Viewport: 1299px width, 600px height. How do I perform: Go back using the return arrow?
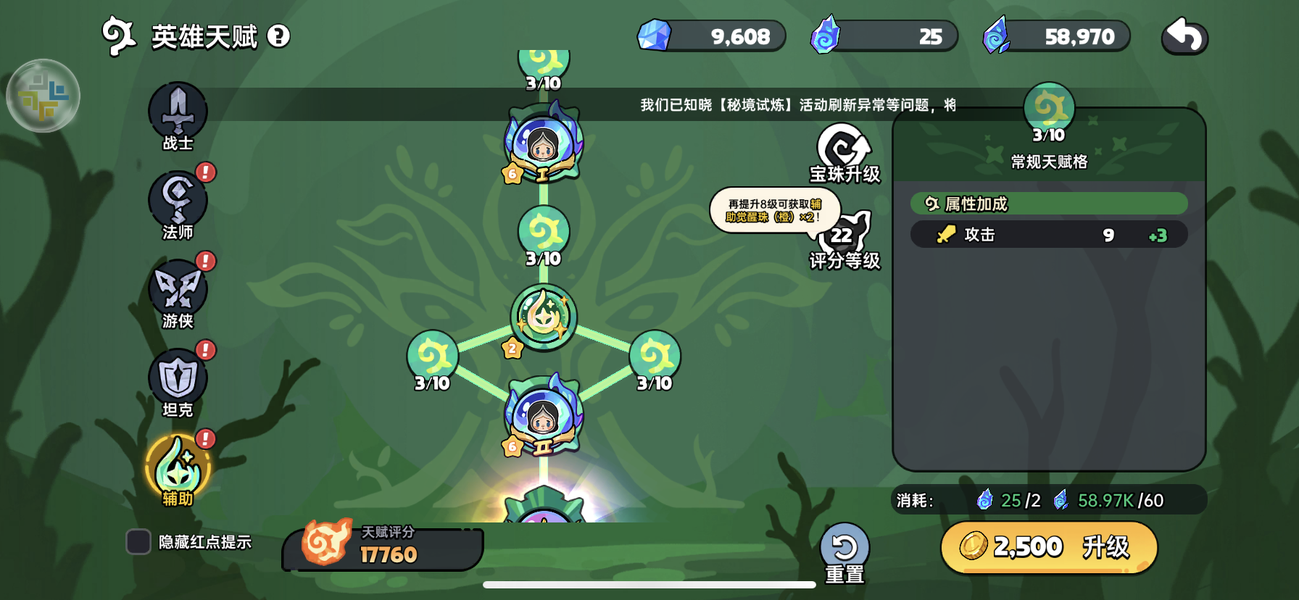point(1184,37)
